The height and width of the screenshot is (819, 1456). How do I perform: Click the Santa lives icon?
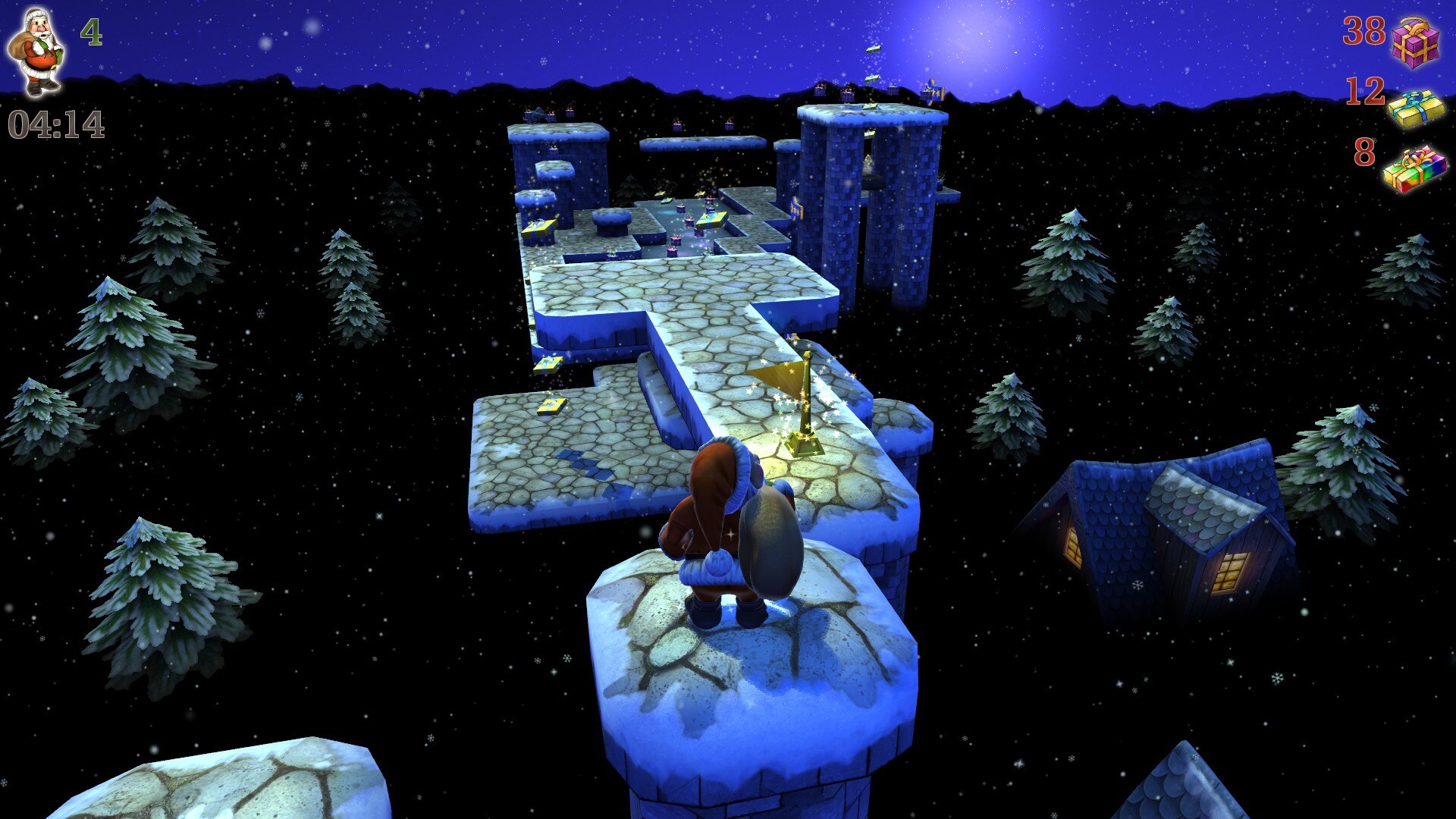(x=36, y=52)
